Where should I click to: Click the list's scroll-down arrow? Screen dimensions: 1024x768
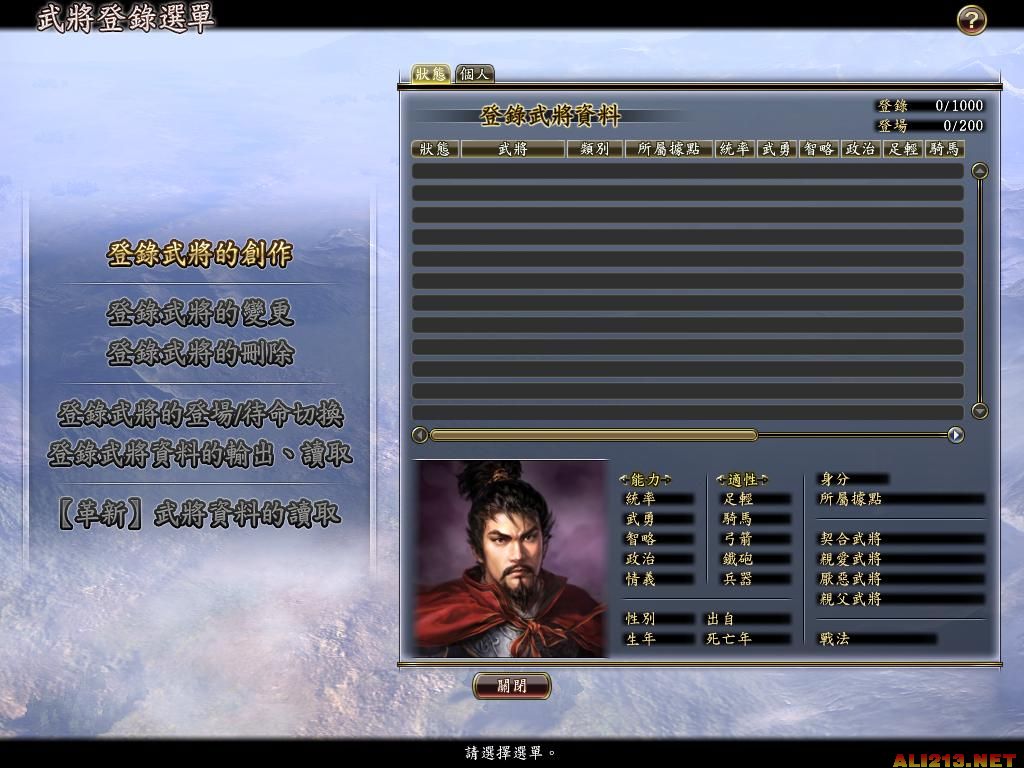pyautogui.click(x=980, y=410)
